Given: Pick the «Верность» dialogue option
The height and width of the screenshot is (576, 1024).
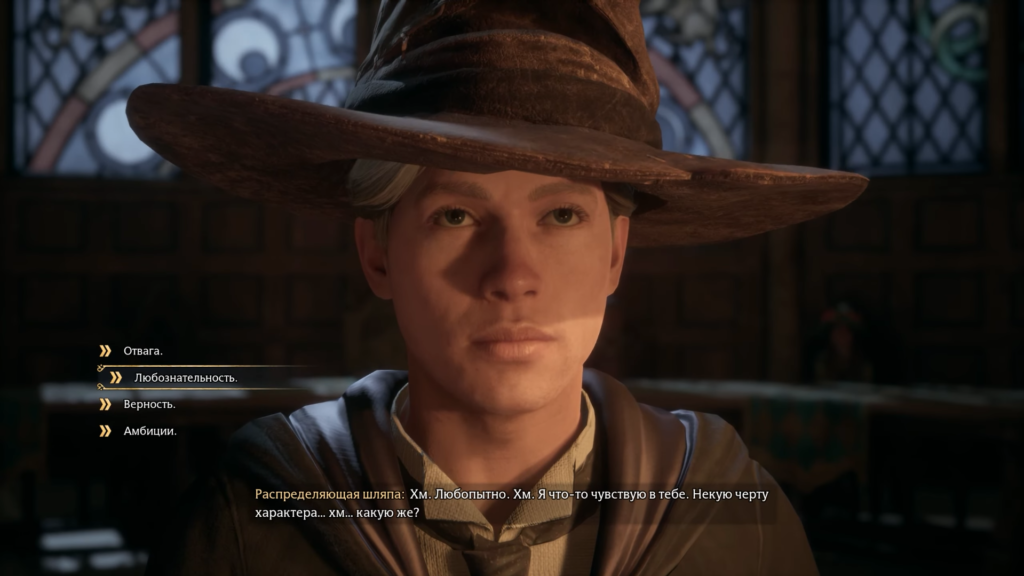Looking at the screenshot, I should click(149, 405).
